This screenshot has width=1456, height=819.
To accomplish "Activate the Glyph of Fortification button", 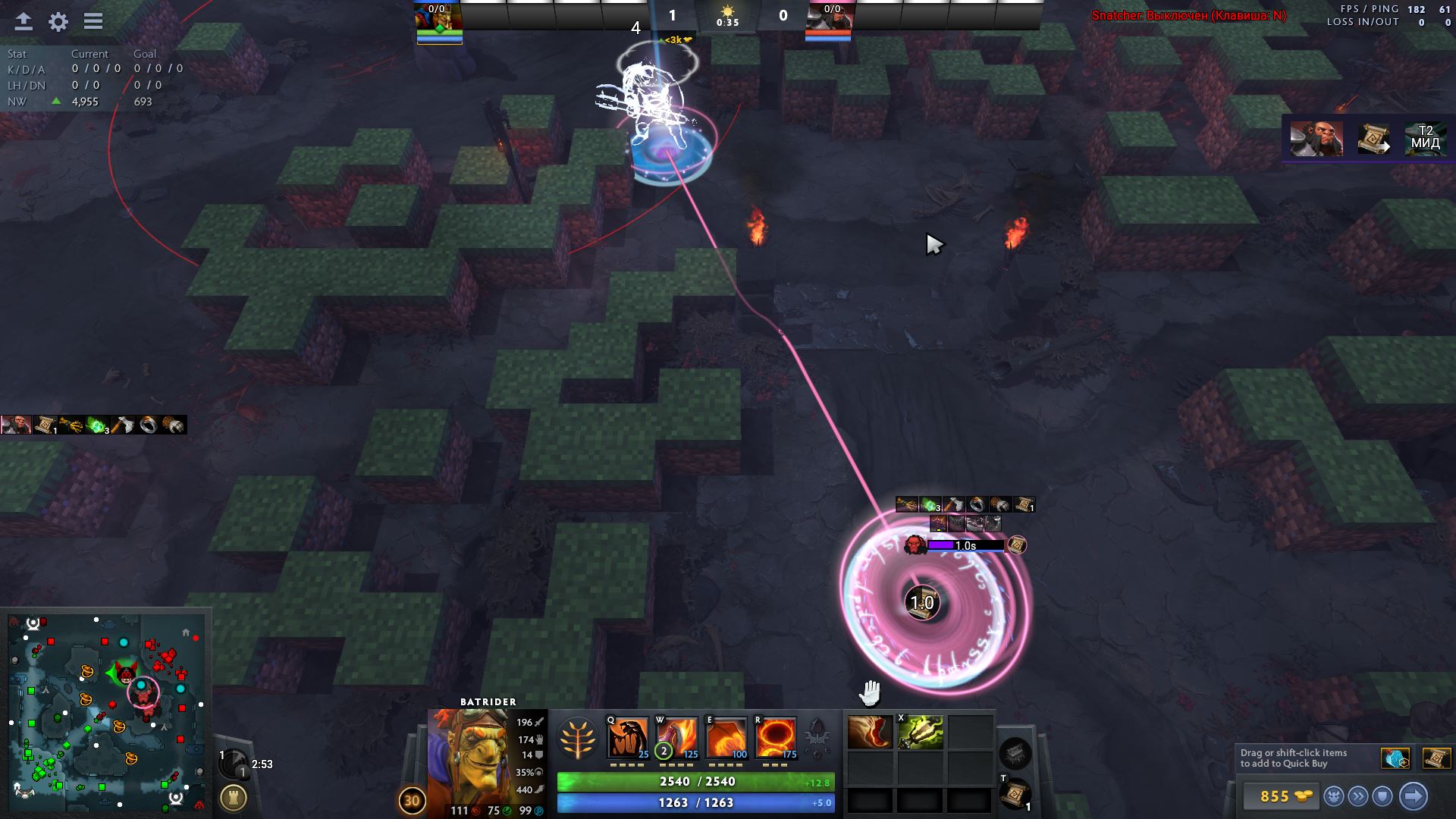I will click(233, 798).
